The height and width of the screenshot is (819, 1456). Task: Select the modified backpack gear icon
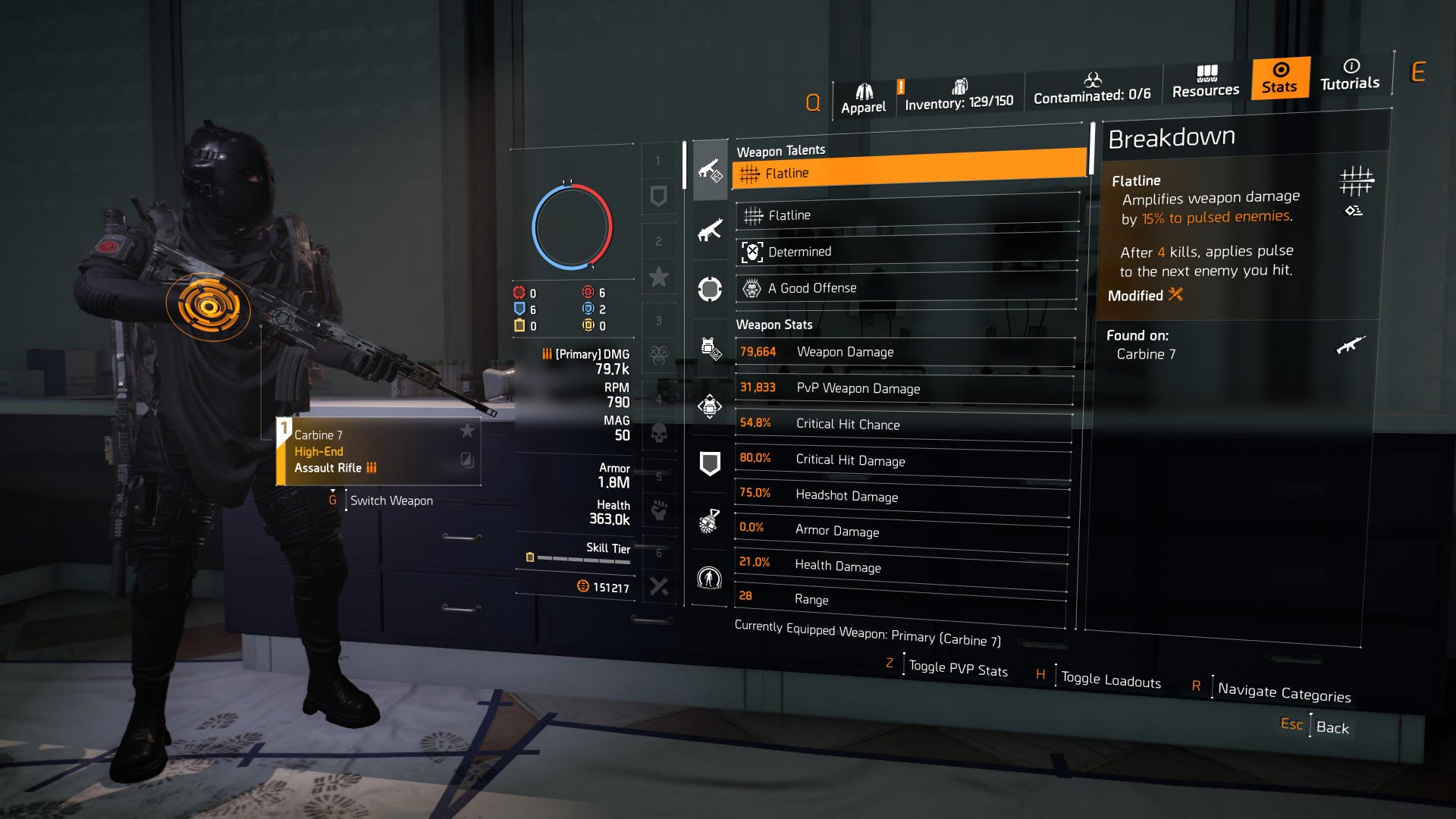709,349
